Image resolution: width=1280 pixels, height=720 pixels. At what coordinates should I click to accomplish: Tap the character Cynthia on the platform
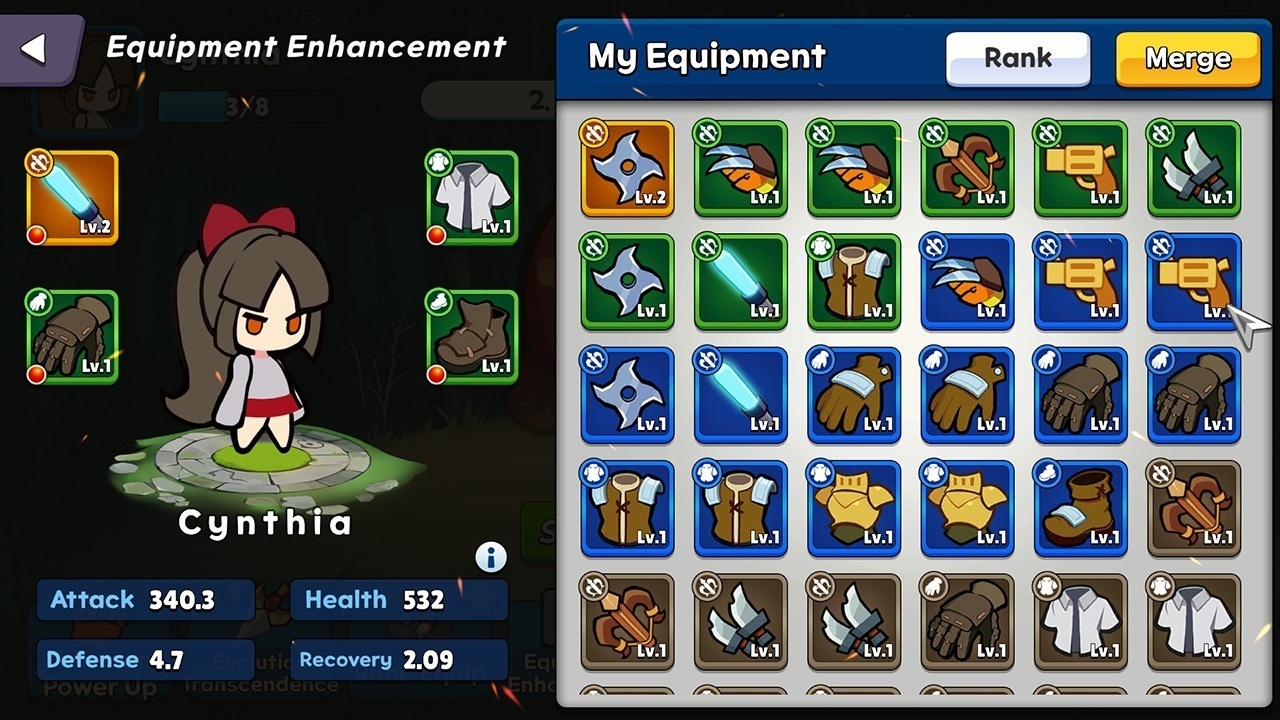pyautogui.click(x=265, y=380)
